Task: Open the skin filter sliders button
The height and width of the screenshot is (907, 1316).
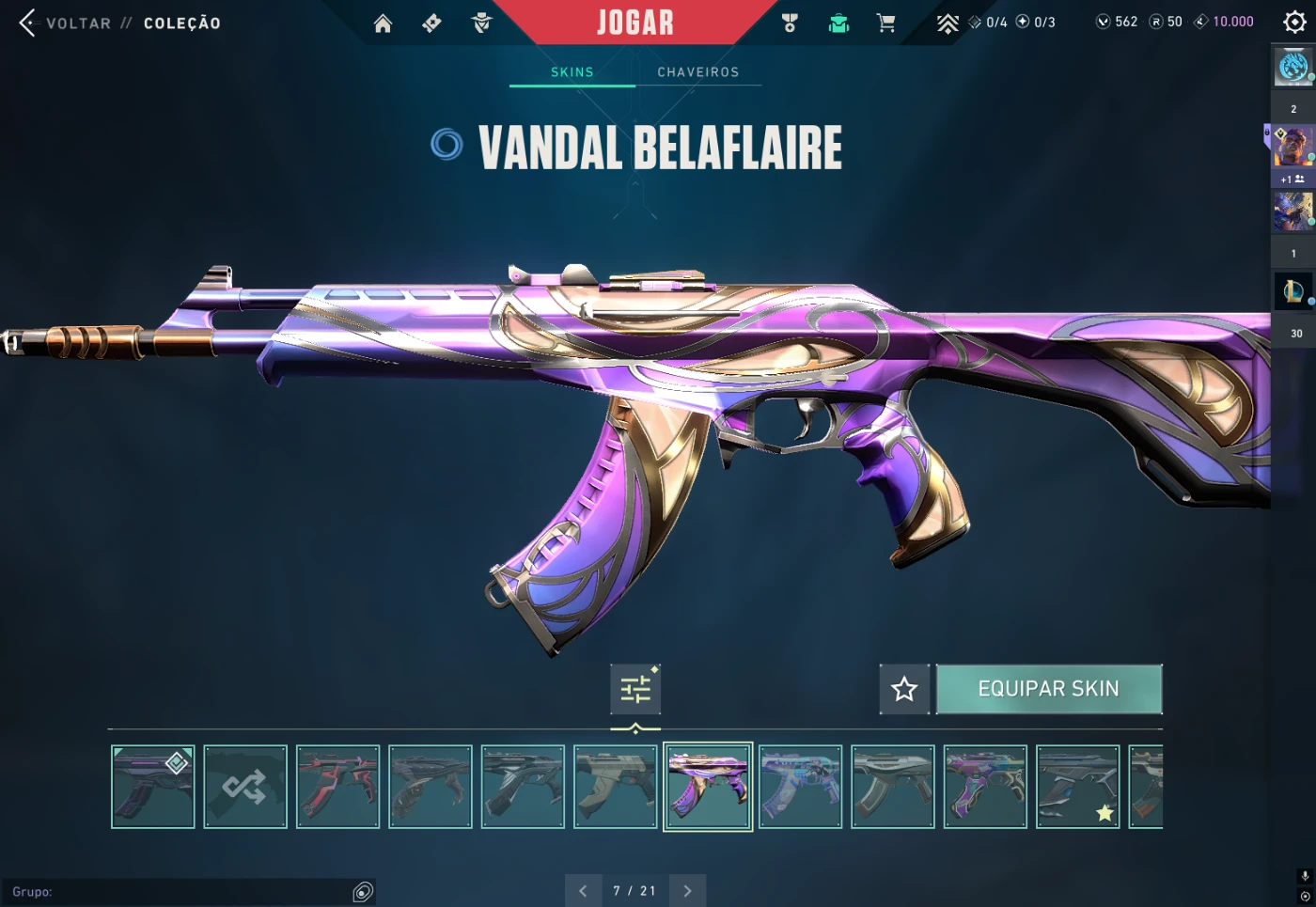Action: pos(635,689)
